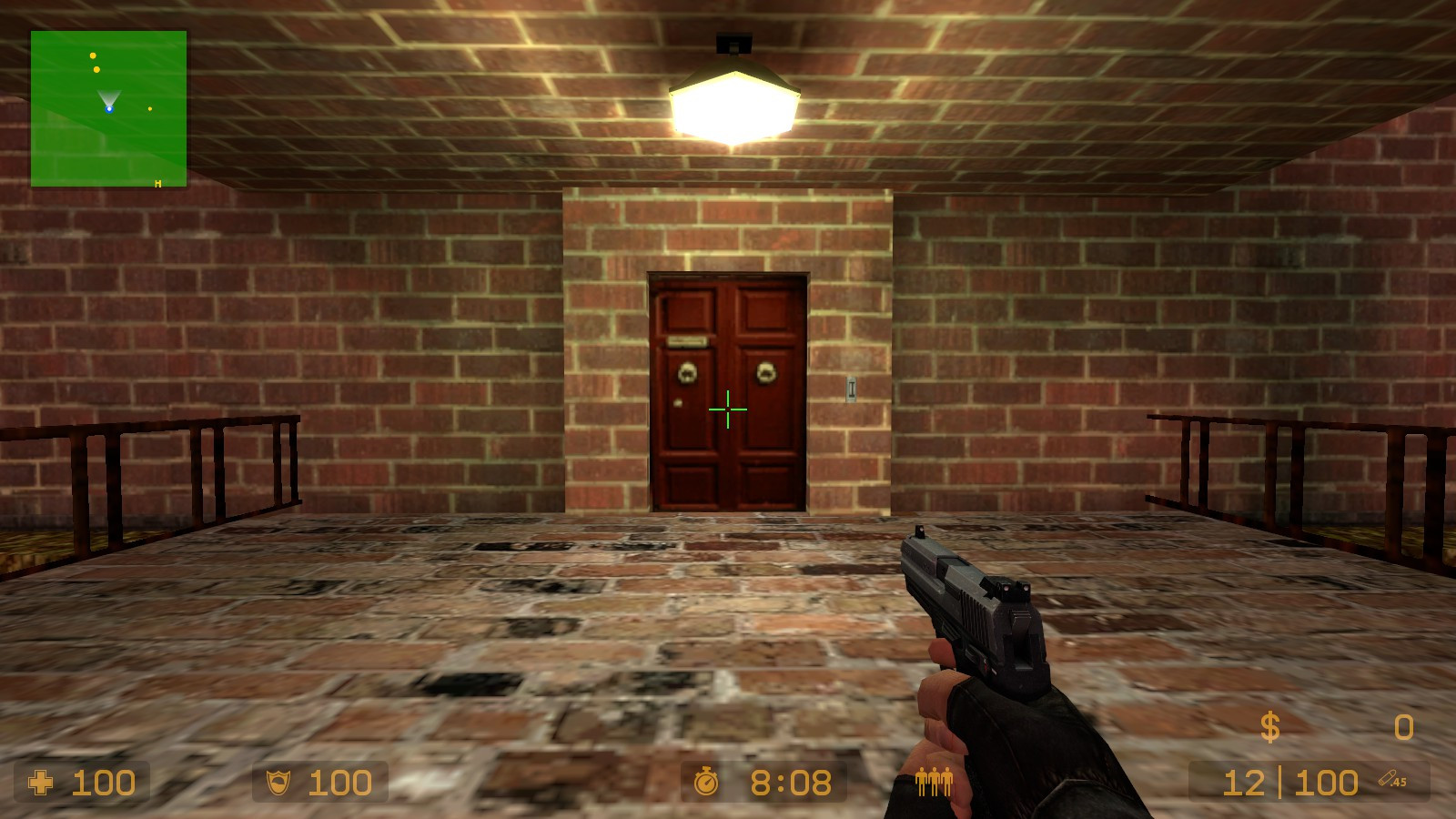Click the health value 100 gauge
Viewport: 1456px width, 819px height.
click(105, 783)
